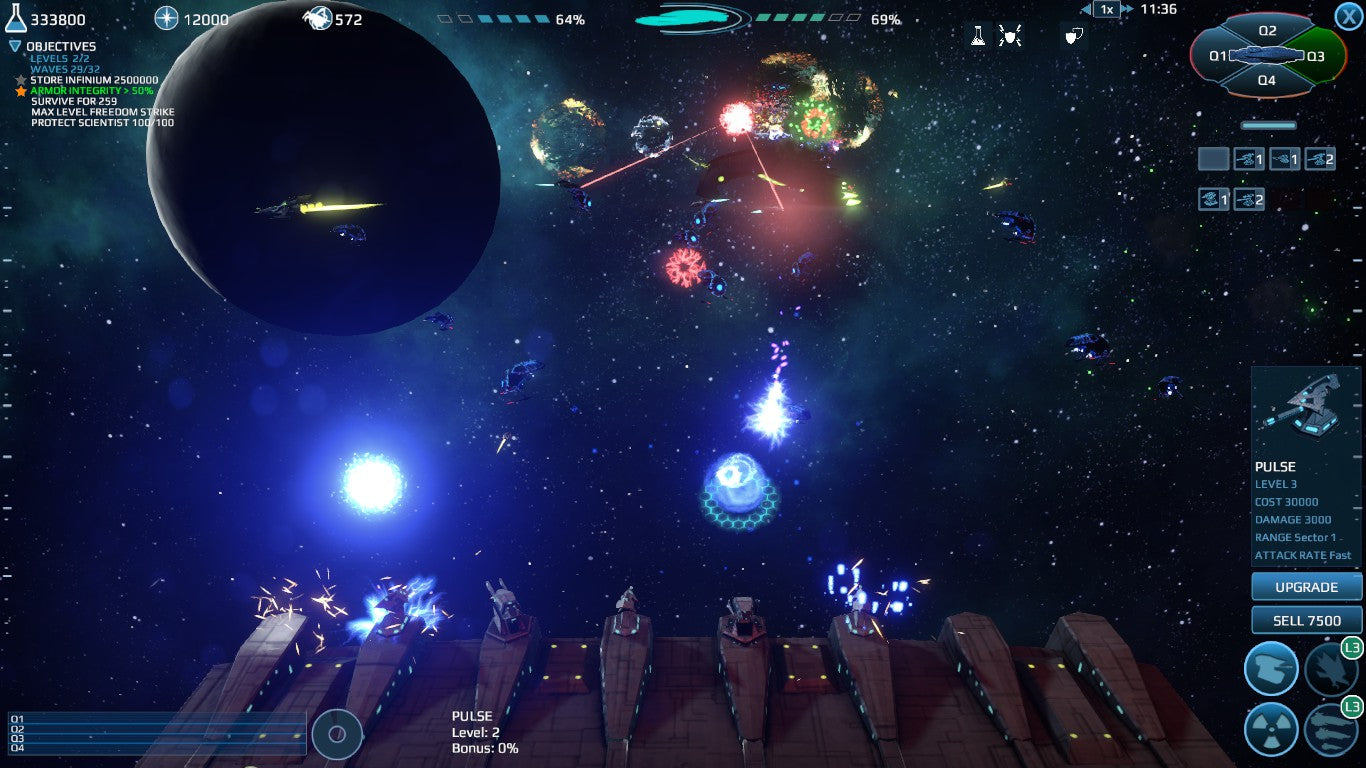Viewport: 1366px width, 768px height.
Task: Activate the L3 fighter craft ability
Action: [x=1331, y=668]
